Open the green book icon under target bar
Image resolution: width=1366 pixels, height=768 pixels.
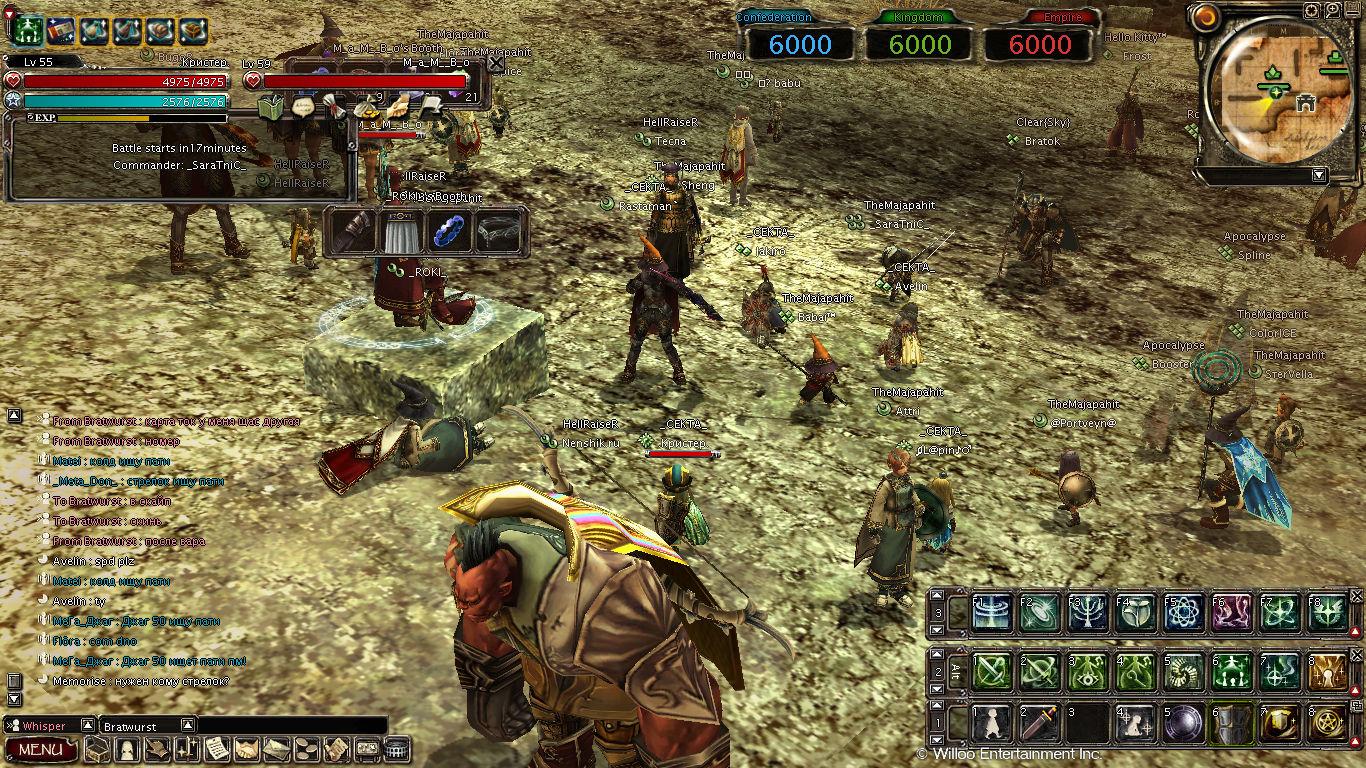[272, 107]
